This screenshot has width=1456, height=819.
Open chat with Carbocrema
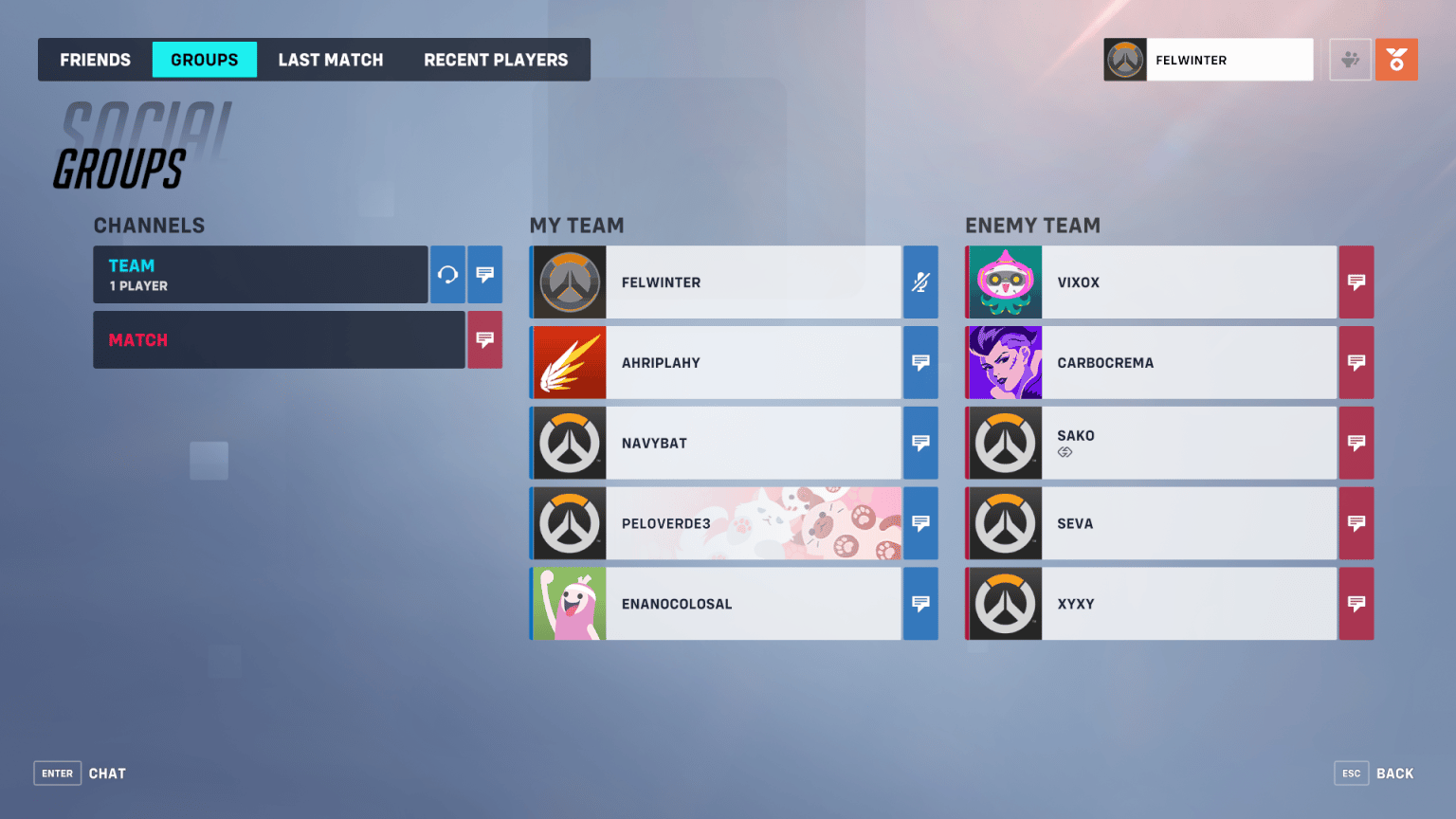[1356, 362]
